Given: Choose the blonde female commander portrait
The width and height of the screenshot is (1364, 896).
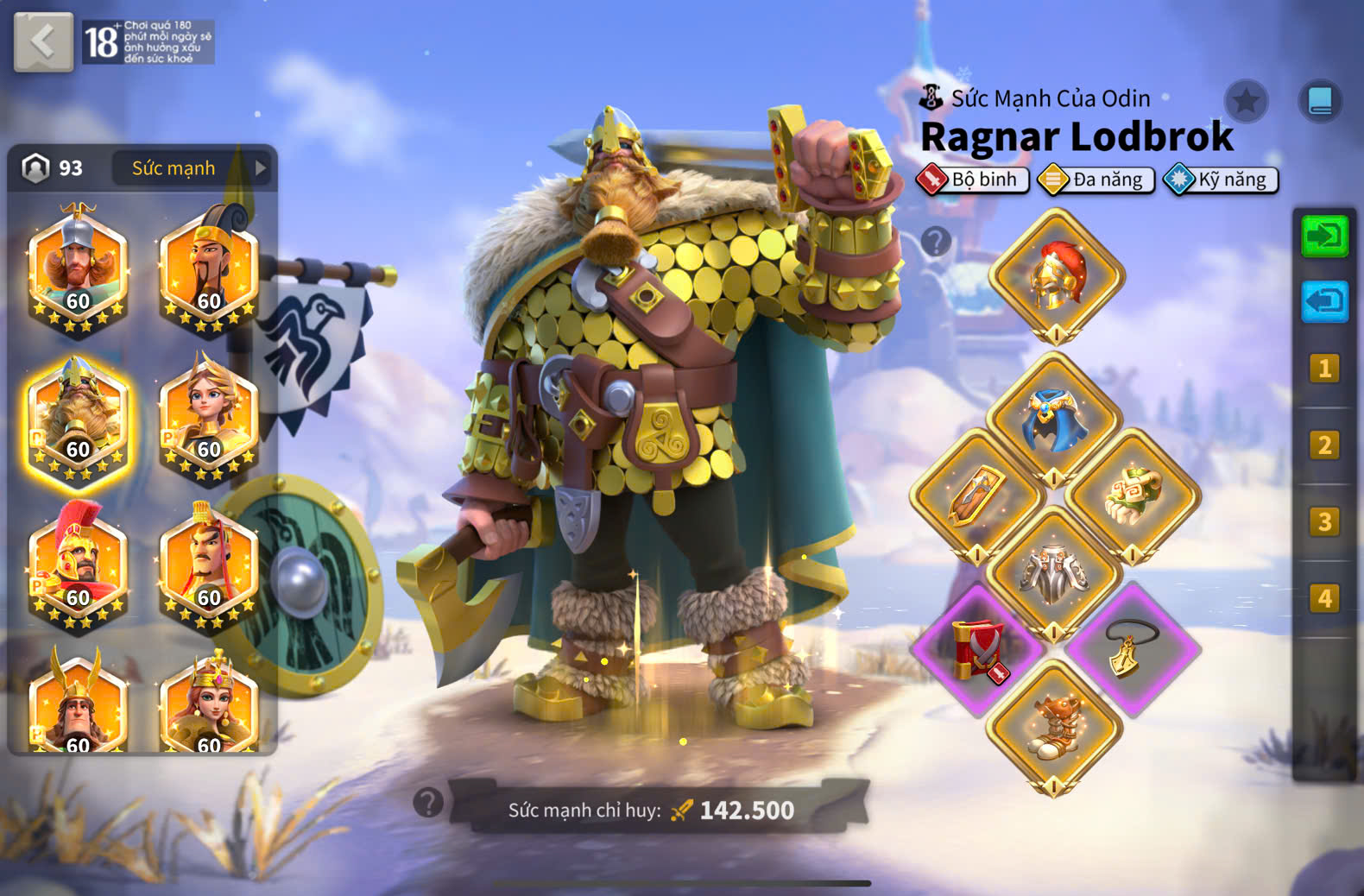Looking at the screenshot, I should tap(209, 420).
